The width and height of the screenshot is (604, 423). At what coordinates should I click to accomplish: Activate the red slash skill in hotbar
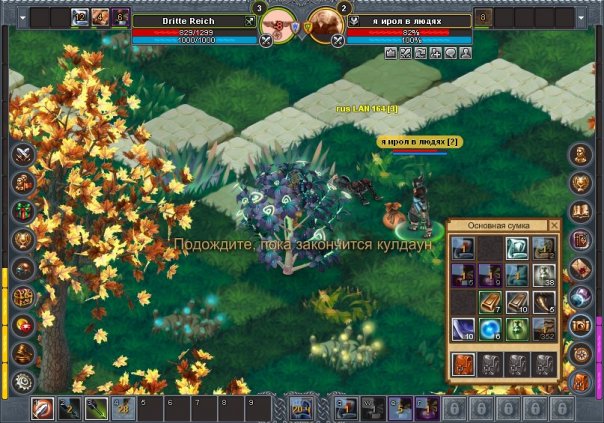click(42, 407)
